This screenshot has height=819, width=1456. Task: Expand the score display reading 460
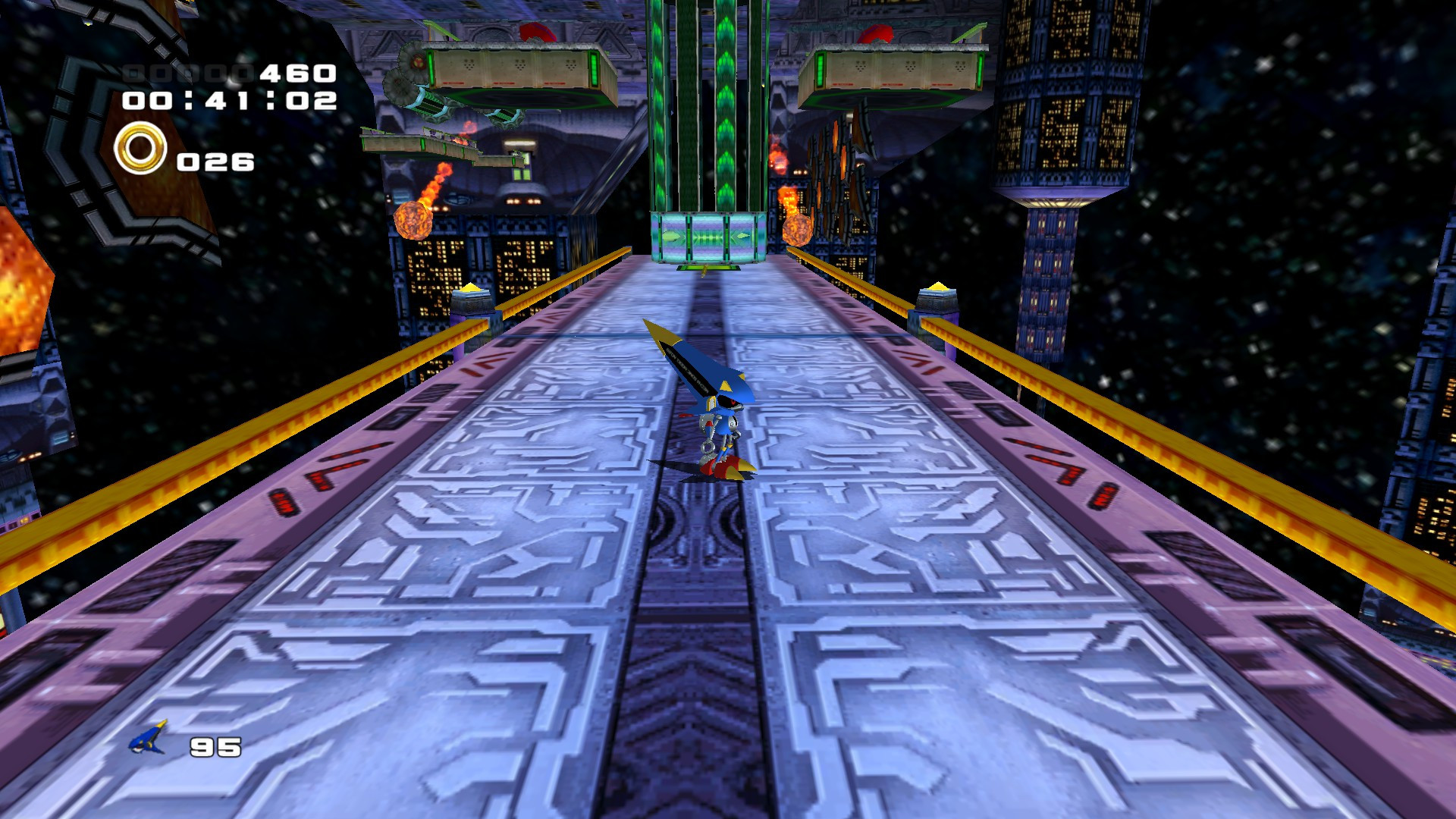[x=296, y=72]
